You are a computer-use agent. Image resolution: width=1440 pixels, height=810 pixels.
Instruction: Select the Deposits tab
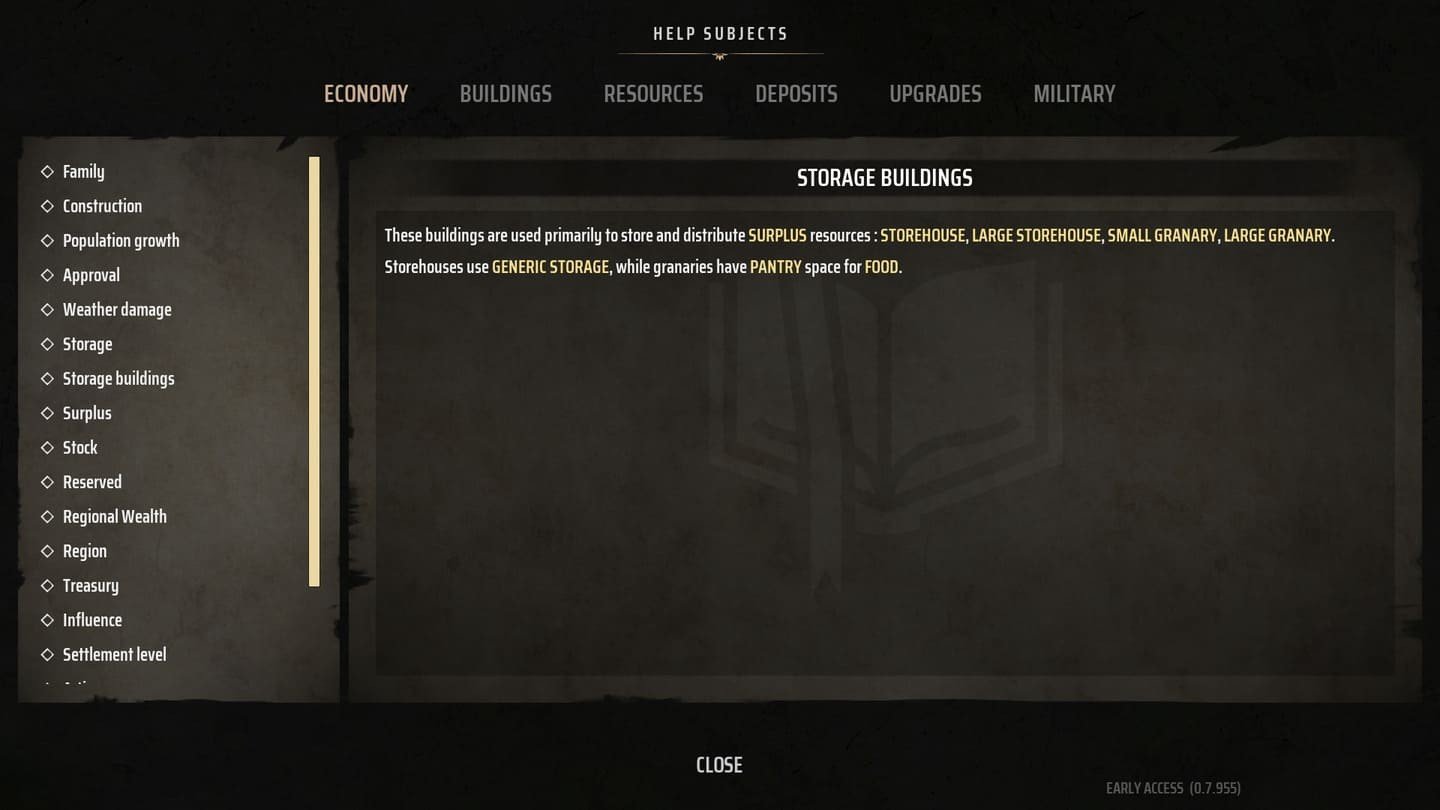coord(796,94)
